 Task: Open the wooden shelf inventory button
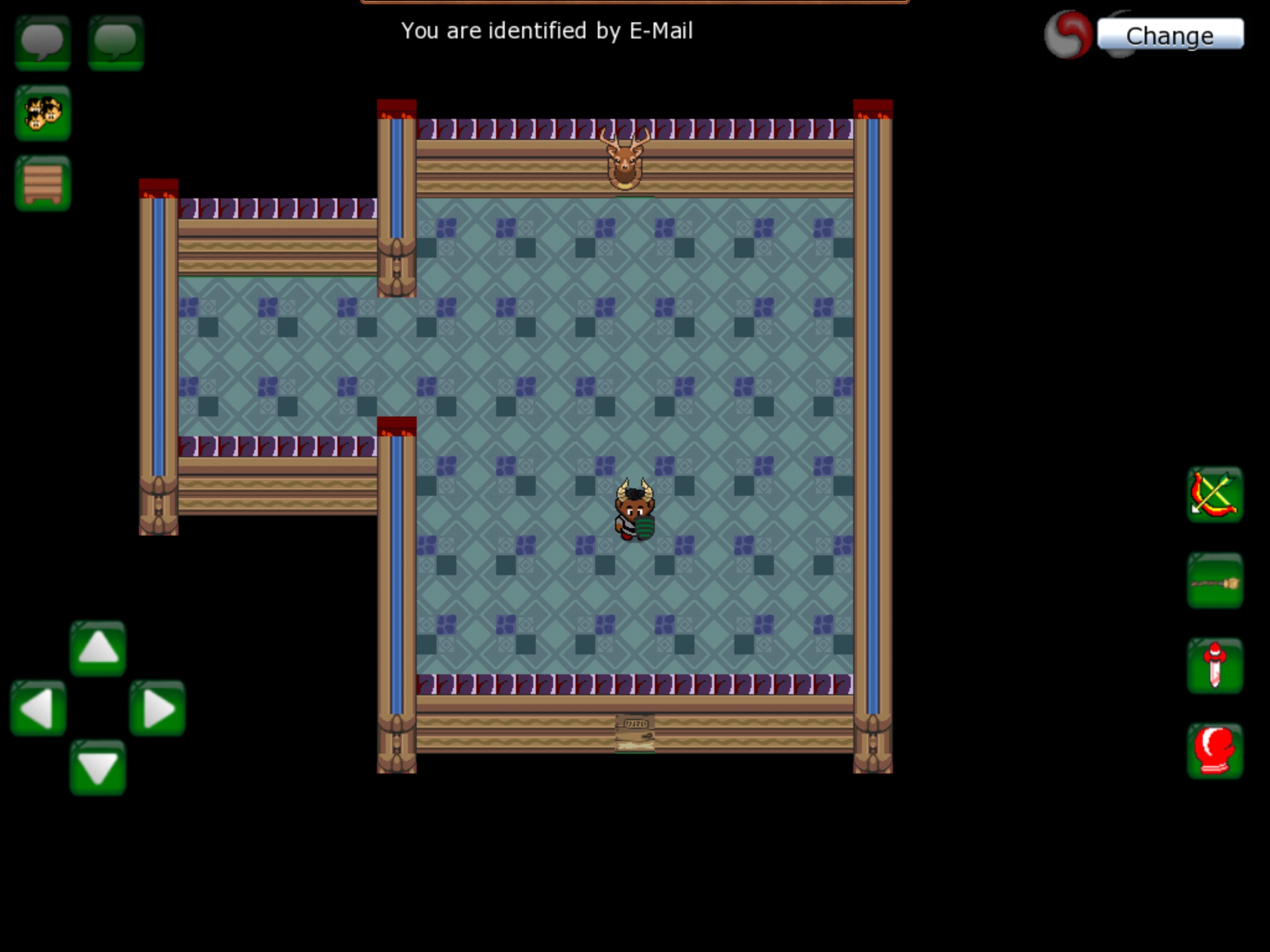pyautogui.click(x=42, y=183)
